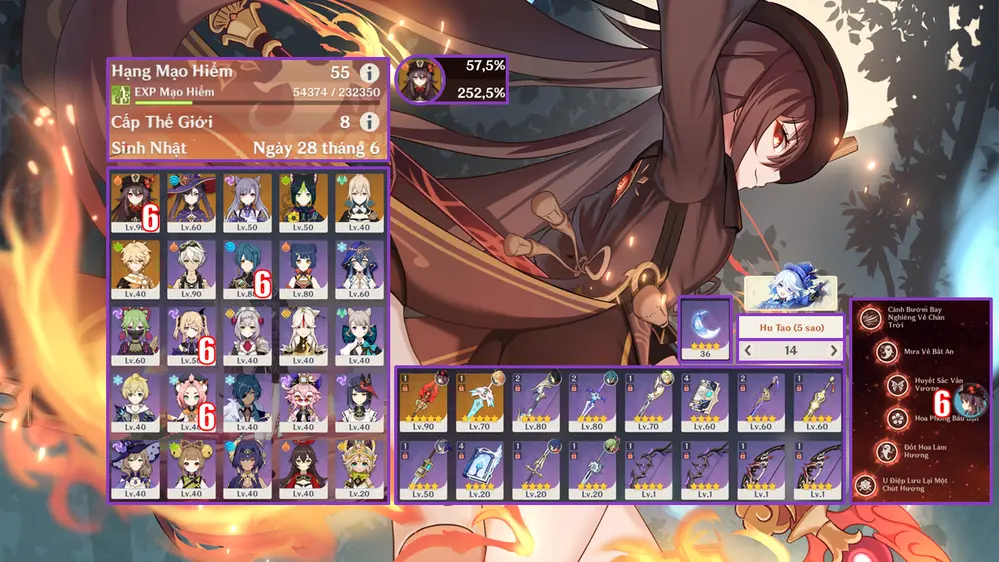Open the Hu Tao (5 sao) label
The height and width of the screenshot is (562, 999).
[790, 327]
